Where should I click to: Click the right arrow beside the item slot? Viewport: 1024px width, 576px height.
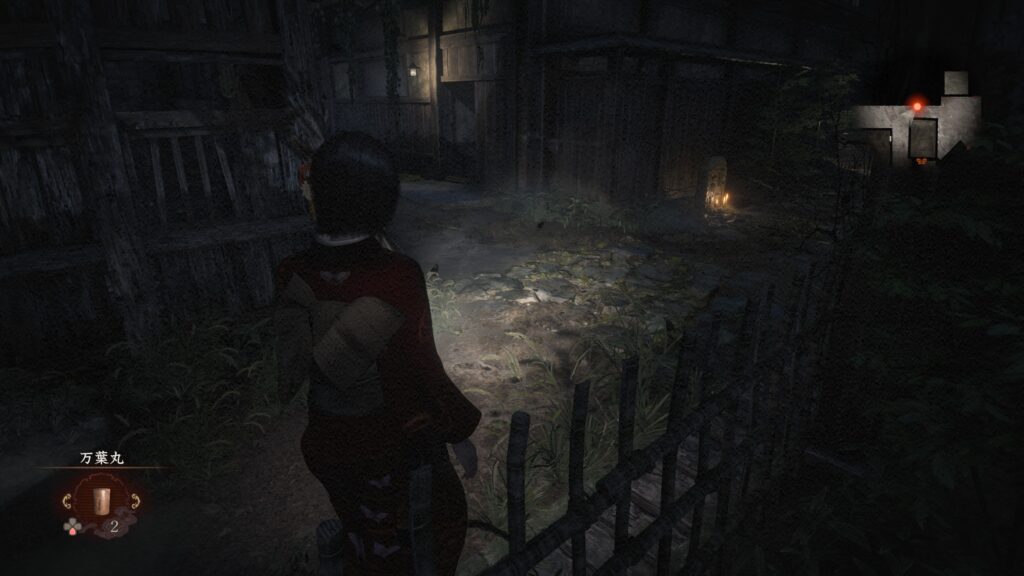(134, 500)
